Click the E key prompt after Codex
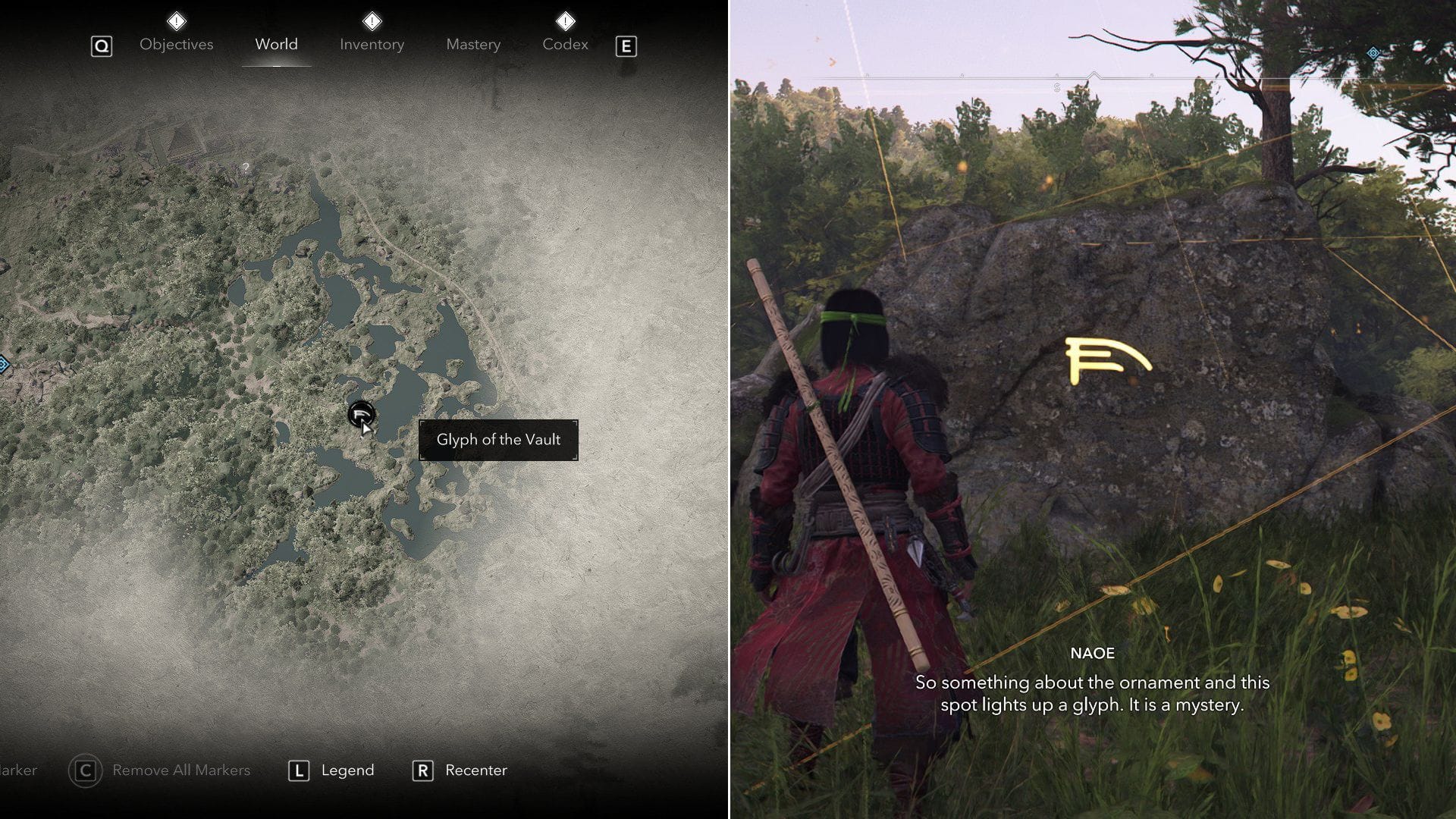The height and width of the screenshot is (819, 1456). click(x=626, y=45)
